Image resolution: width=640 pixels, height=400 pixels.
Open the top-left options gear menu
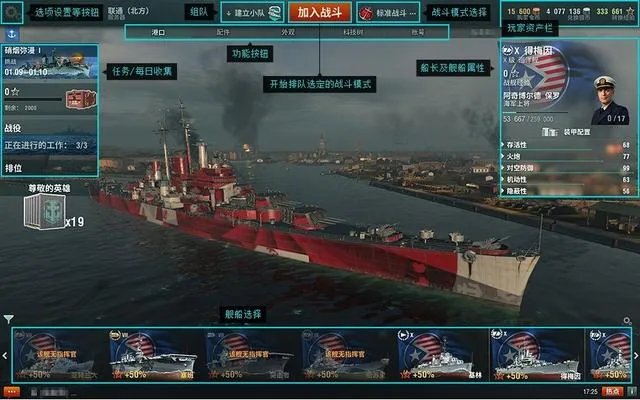(x=13, y=13)
